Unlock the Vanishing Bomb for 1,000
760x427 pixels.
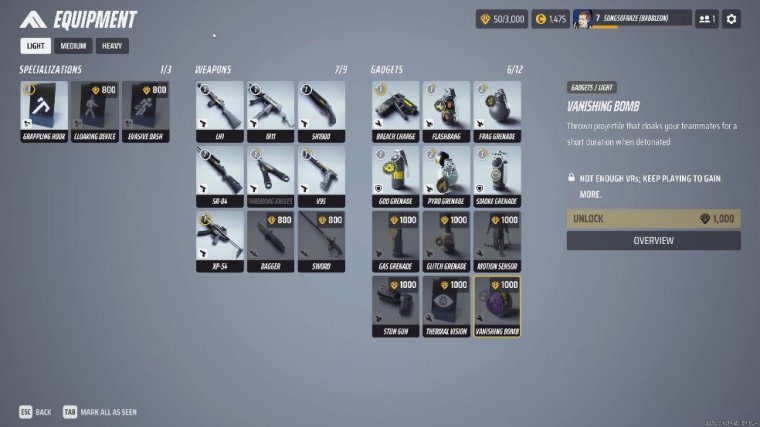653,218
